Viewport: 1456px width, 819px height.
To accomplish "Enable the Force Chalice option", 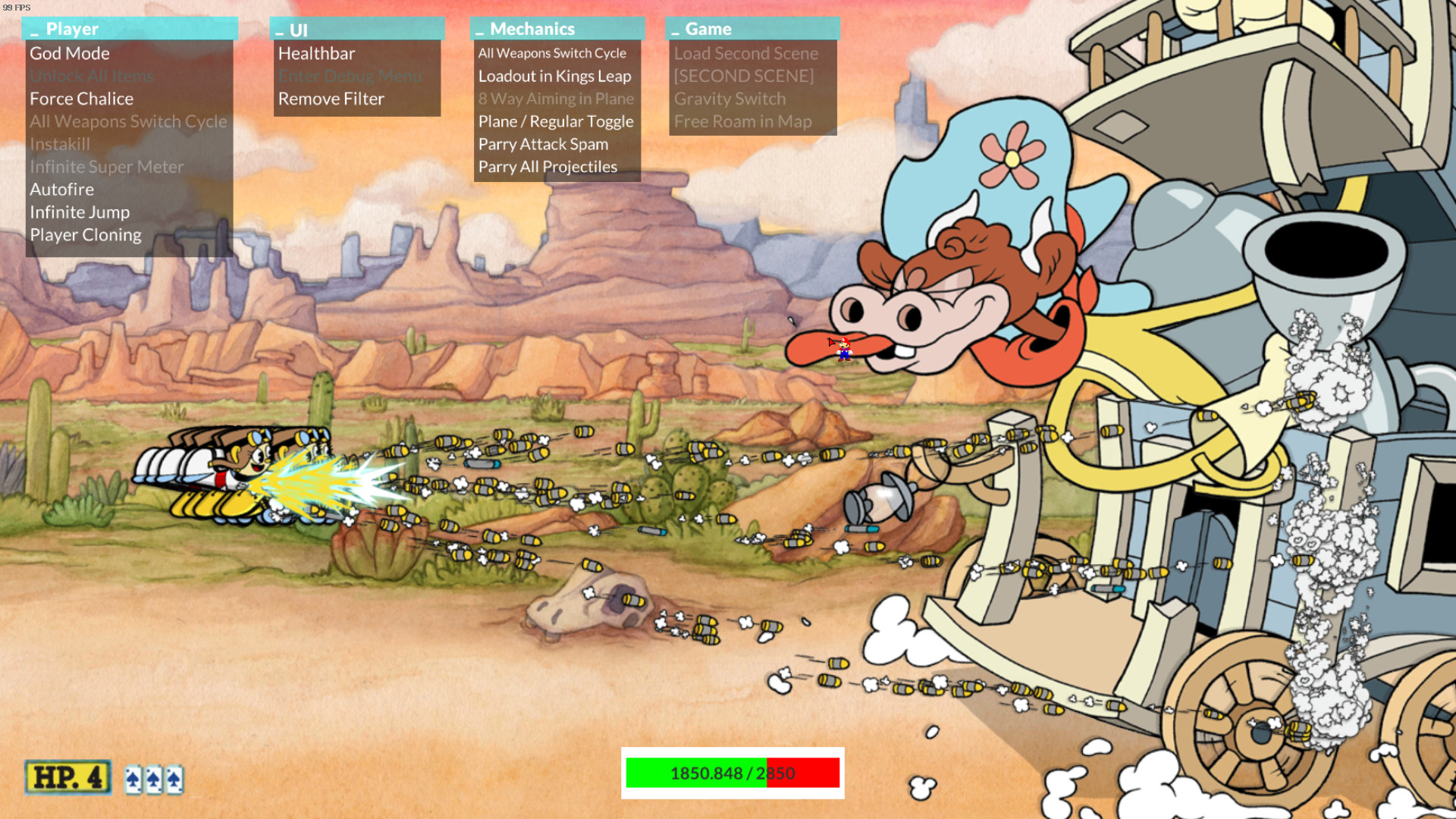I will coord(81,99).
